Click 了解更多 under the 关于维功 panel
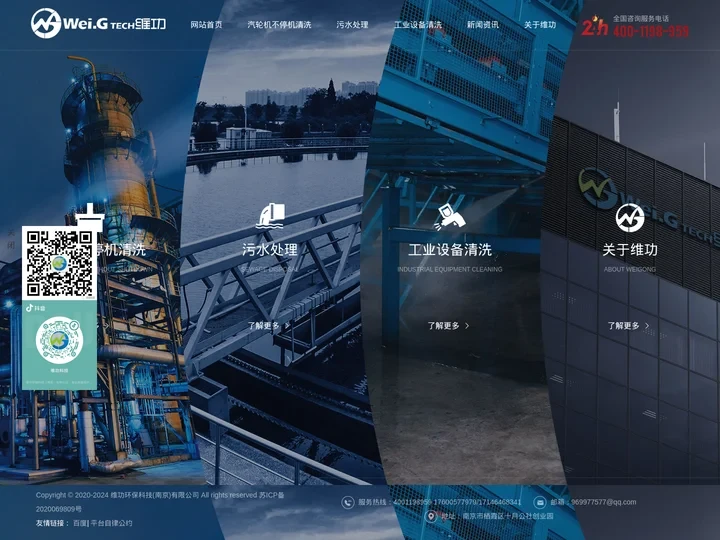Screen dimensions: 720x540 629,326
